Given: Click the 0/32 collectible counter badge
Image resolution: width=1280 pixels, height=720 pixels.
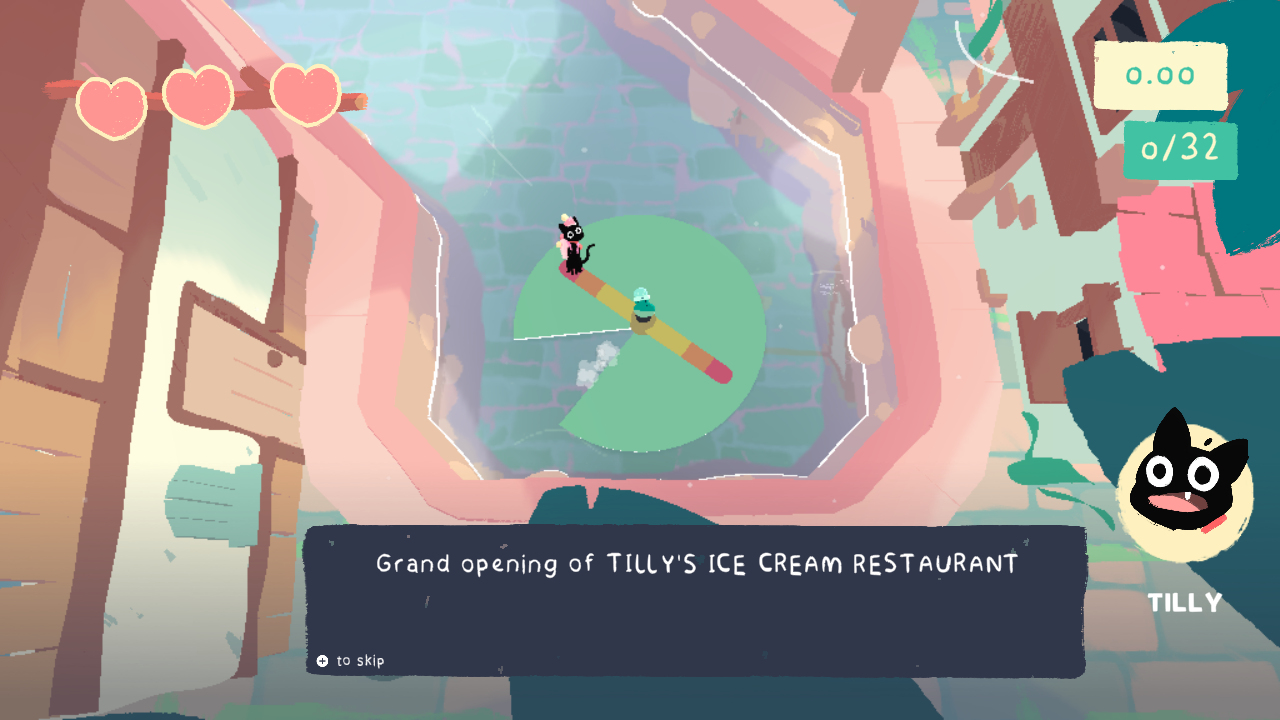Looking at the screenshot, I should click(1180, 148).
